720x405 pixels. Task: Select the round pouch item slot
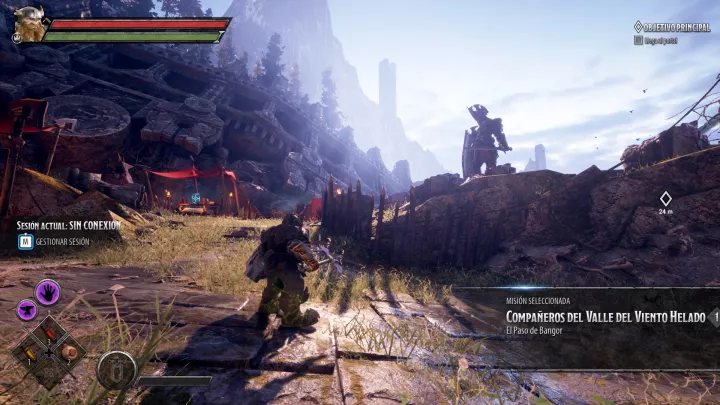69,350
